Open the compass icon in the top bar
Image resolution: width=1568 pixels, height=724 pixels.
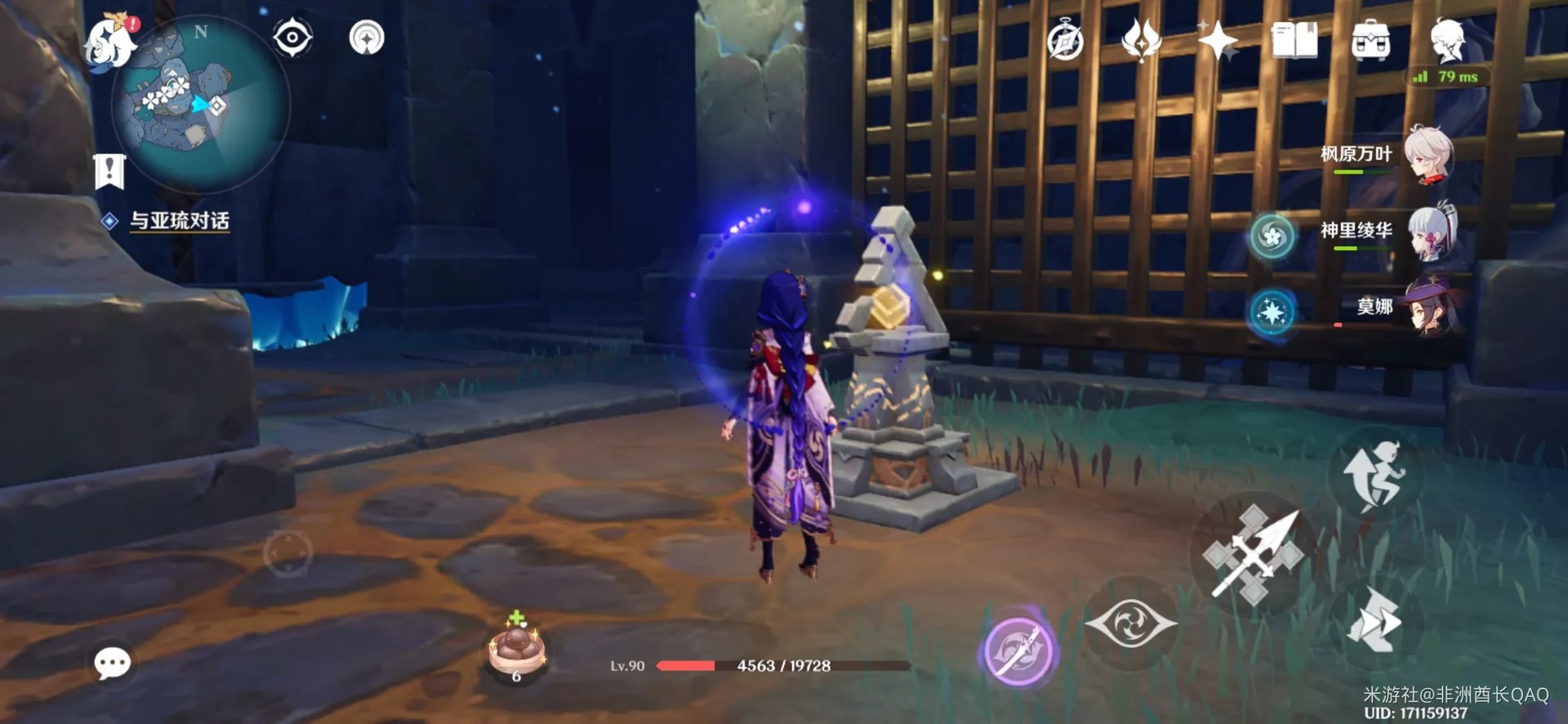click(1066, 41)
